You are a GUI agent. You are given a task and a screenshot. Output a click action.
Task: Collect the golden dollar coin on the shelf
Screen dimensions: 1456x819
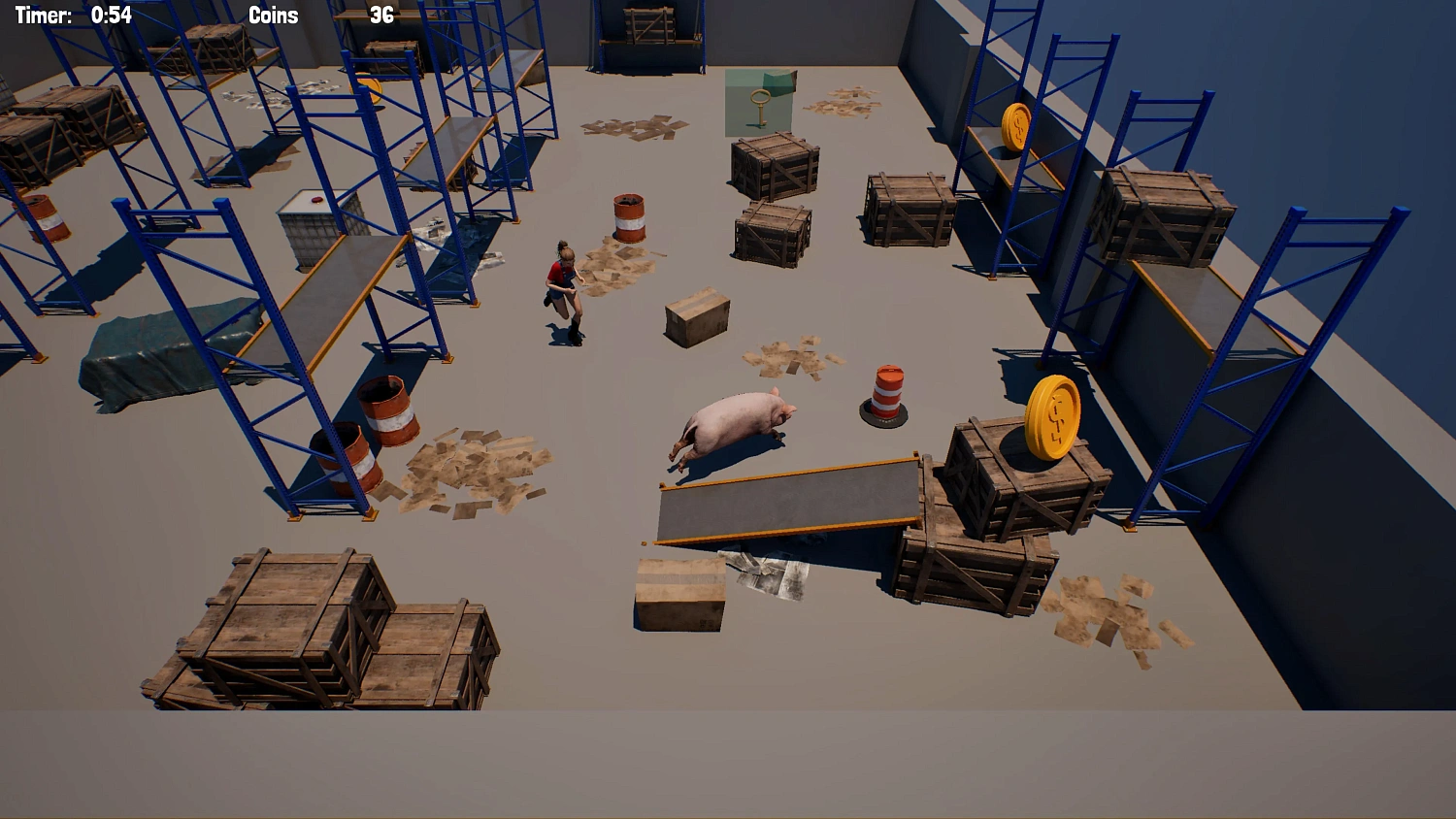1017,127
